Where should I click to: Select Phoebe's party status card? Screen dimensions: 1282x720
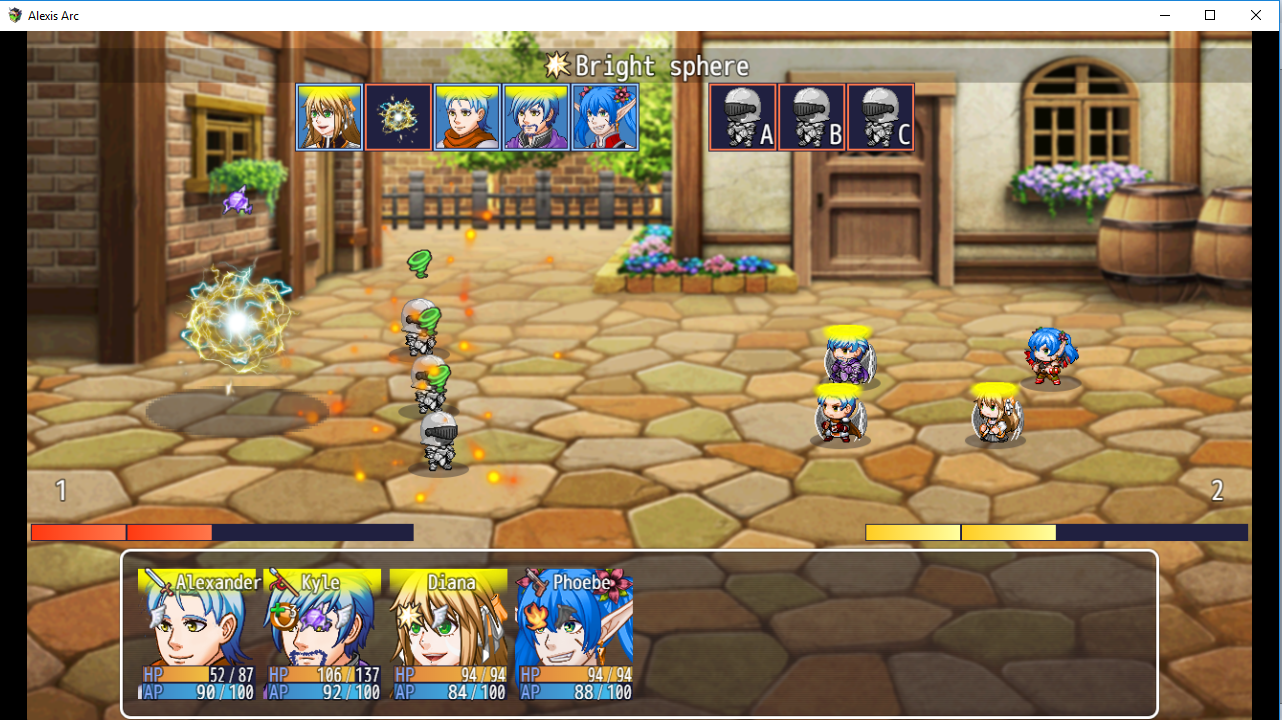575,634
